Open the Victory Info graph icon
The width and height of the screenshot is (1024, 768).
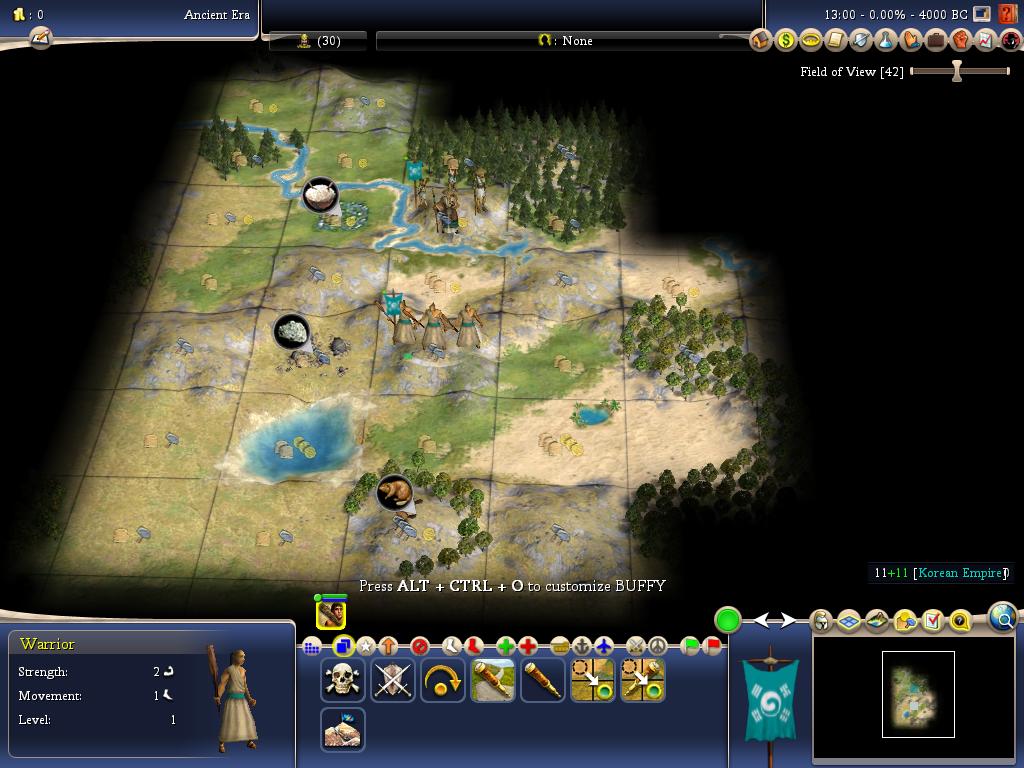pos(985,41)
